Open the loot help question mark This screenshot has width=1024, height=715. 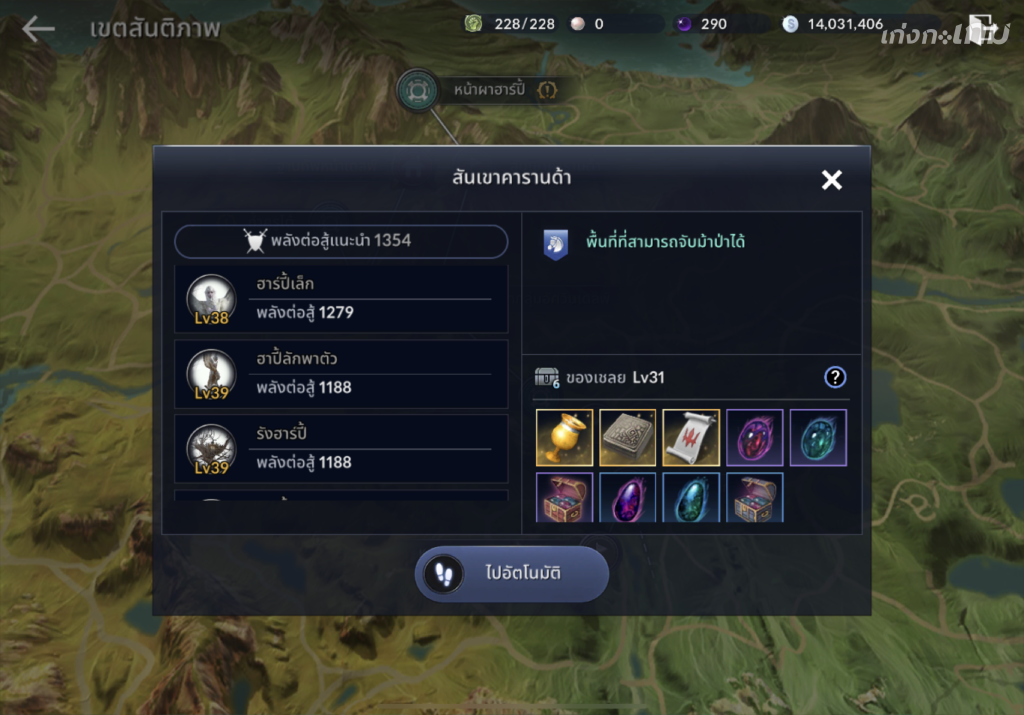click(835, 377)
